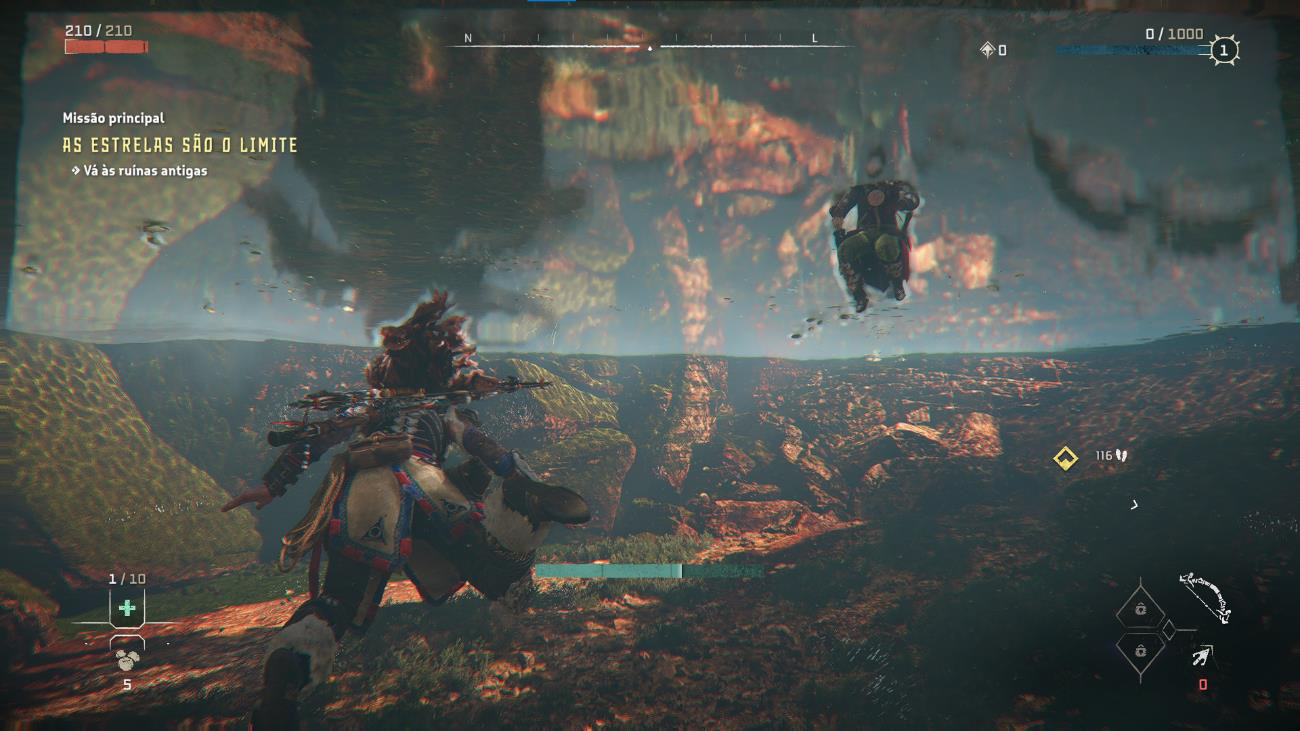Select the green cross healing potion slot
The height and width of the screenshot is (731, 1300).
[x=127, y=607]
